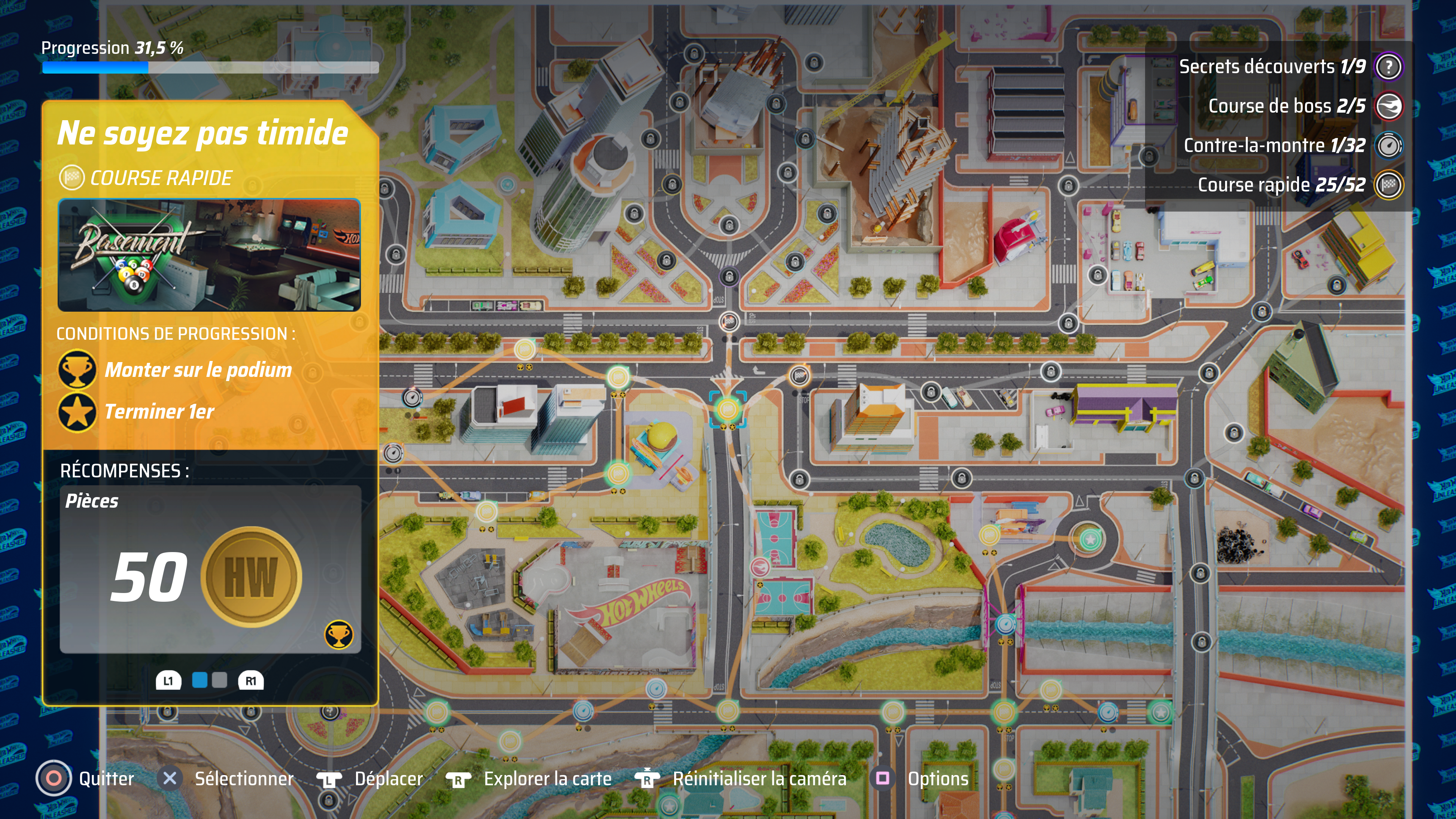Select the 'Monter sur le podium' condition
Screen dimensions: 1456x819
(x=198, y=370)
